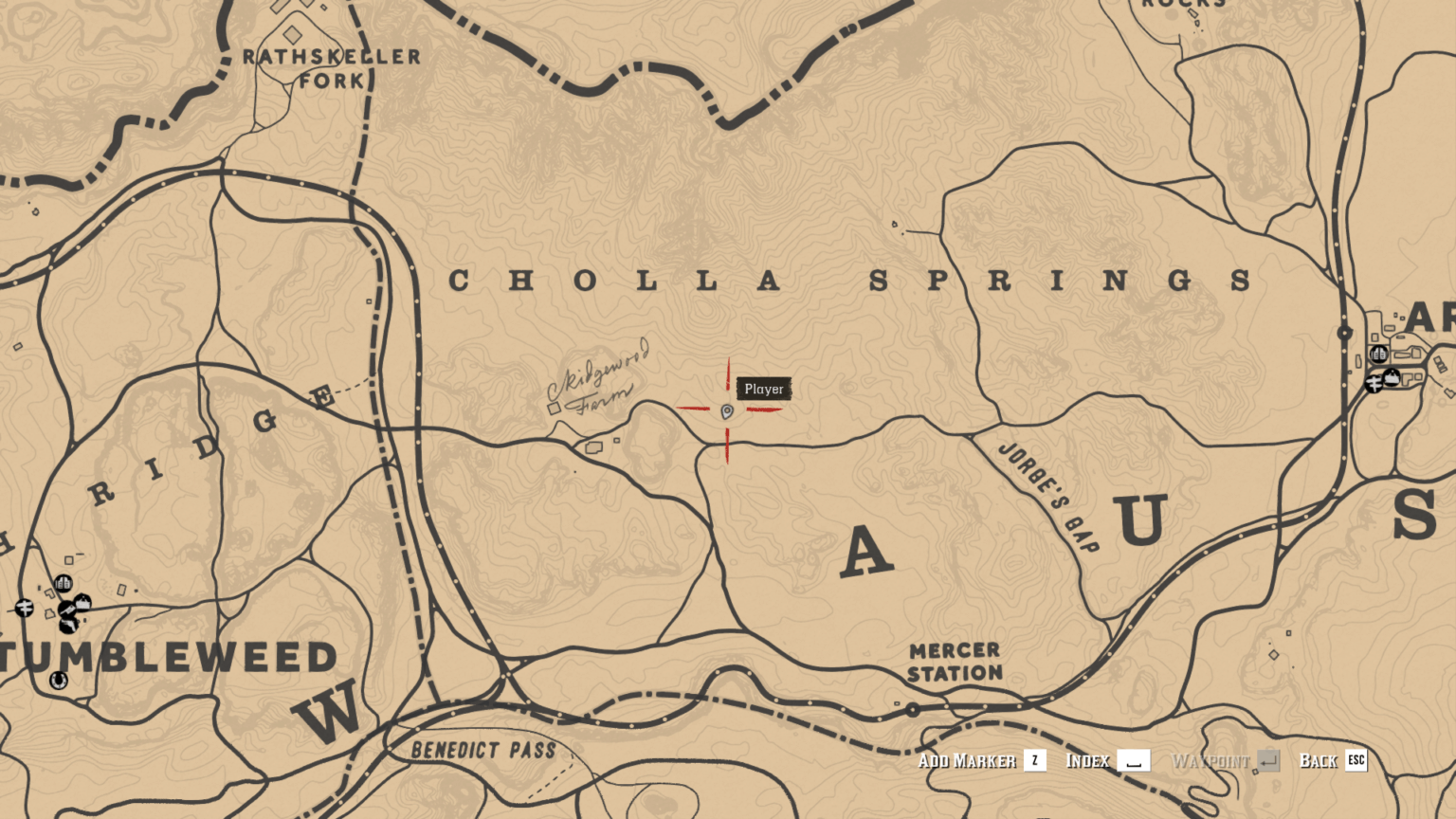1456x819 pixels.
Task: Select the Player position marker
Action: tap(726, 410)
